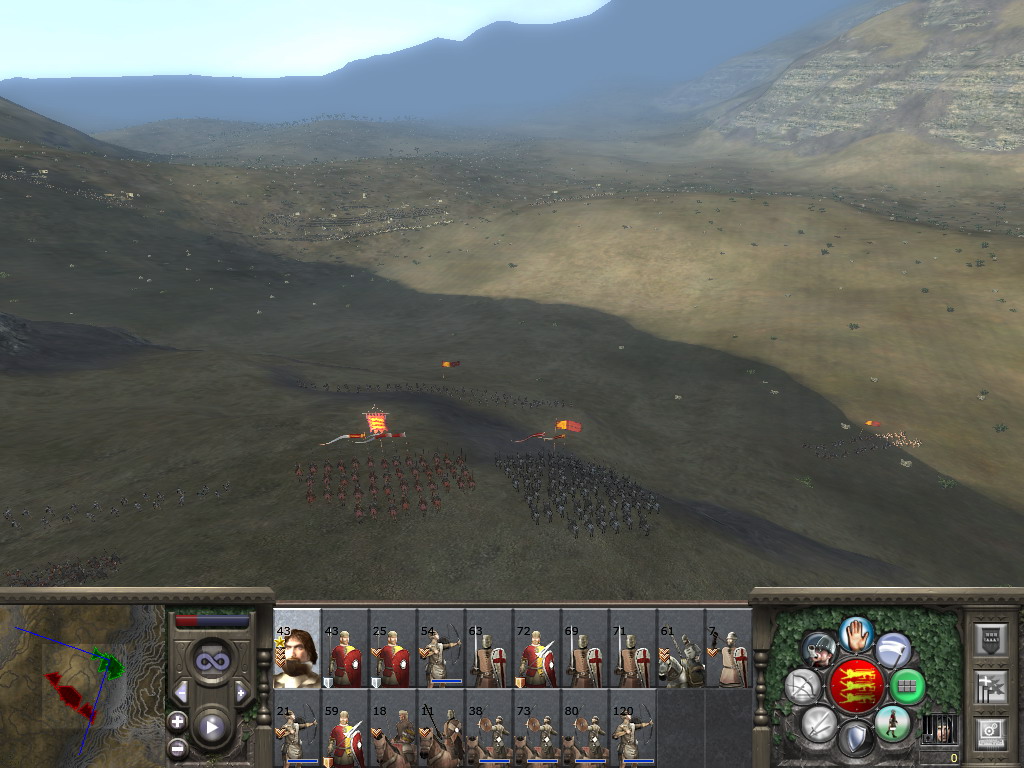Select the horse archer card numbered 80
Image resolution: width=1024 pixels, height=768 pixels.
point(585,729)
